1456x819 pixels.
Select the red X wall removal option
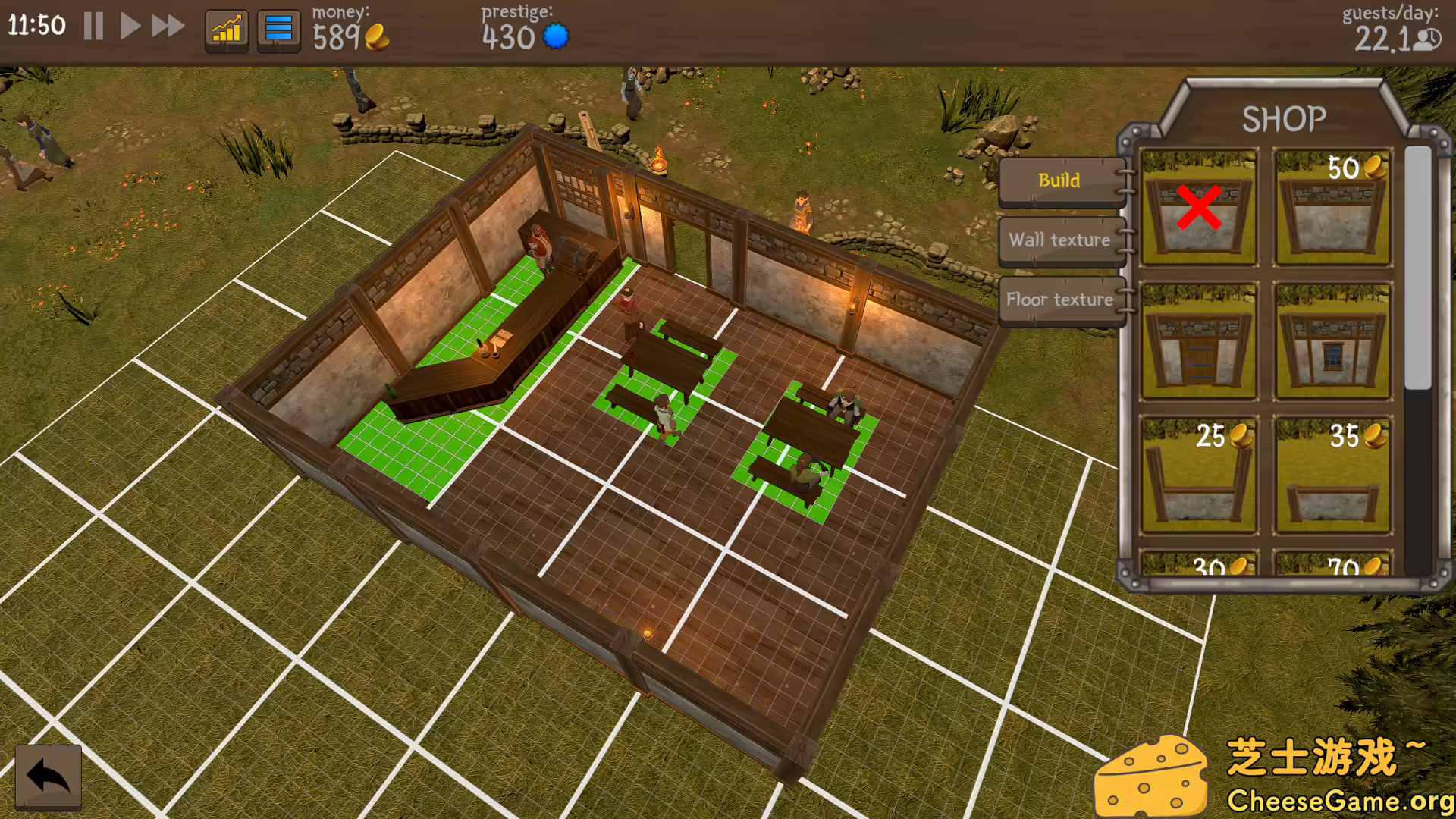(x=1198, y=209)
